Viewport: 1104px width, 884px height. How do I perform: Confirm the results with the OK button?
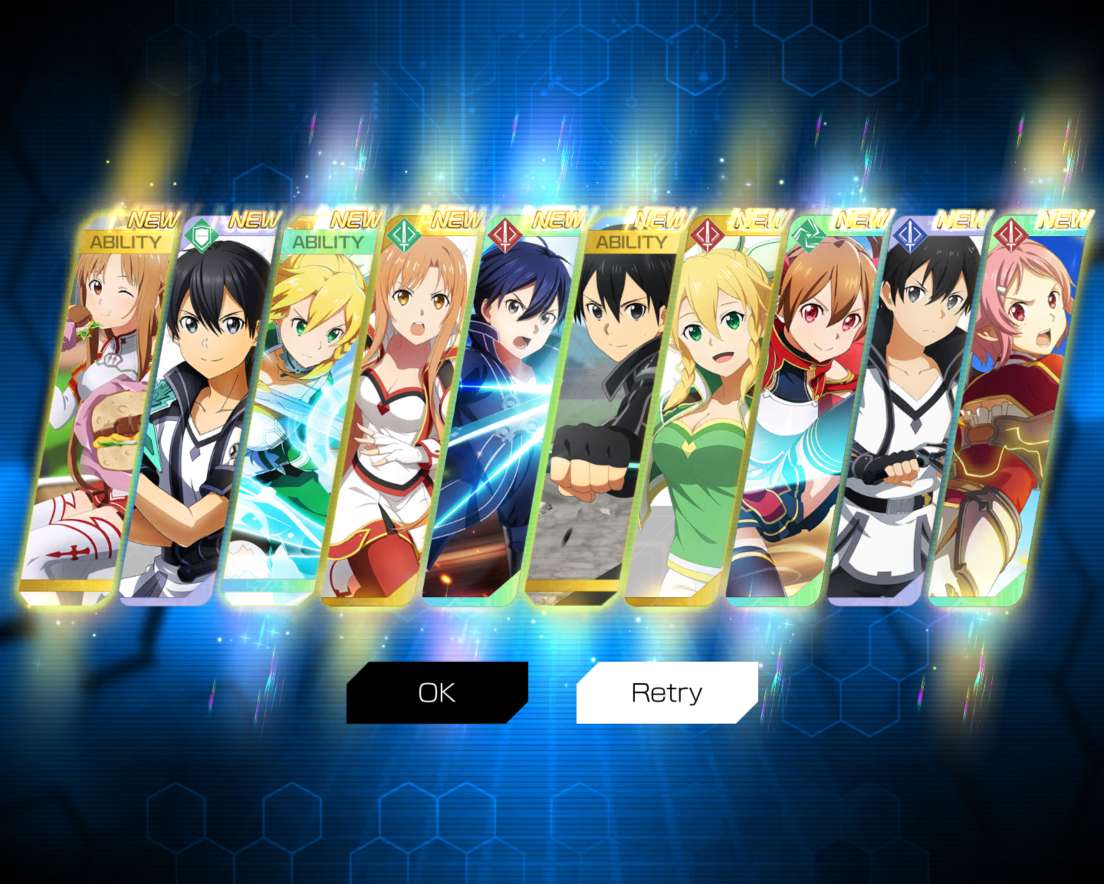[437, 692]
